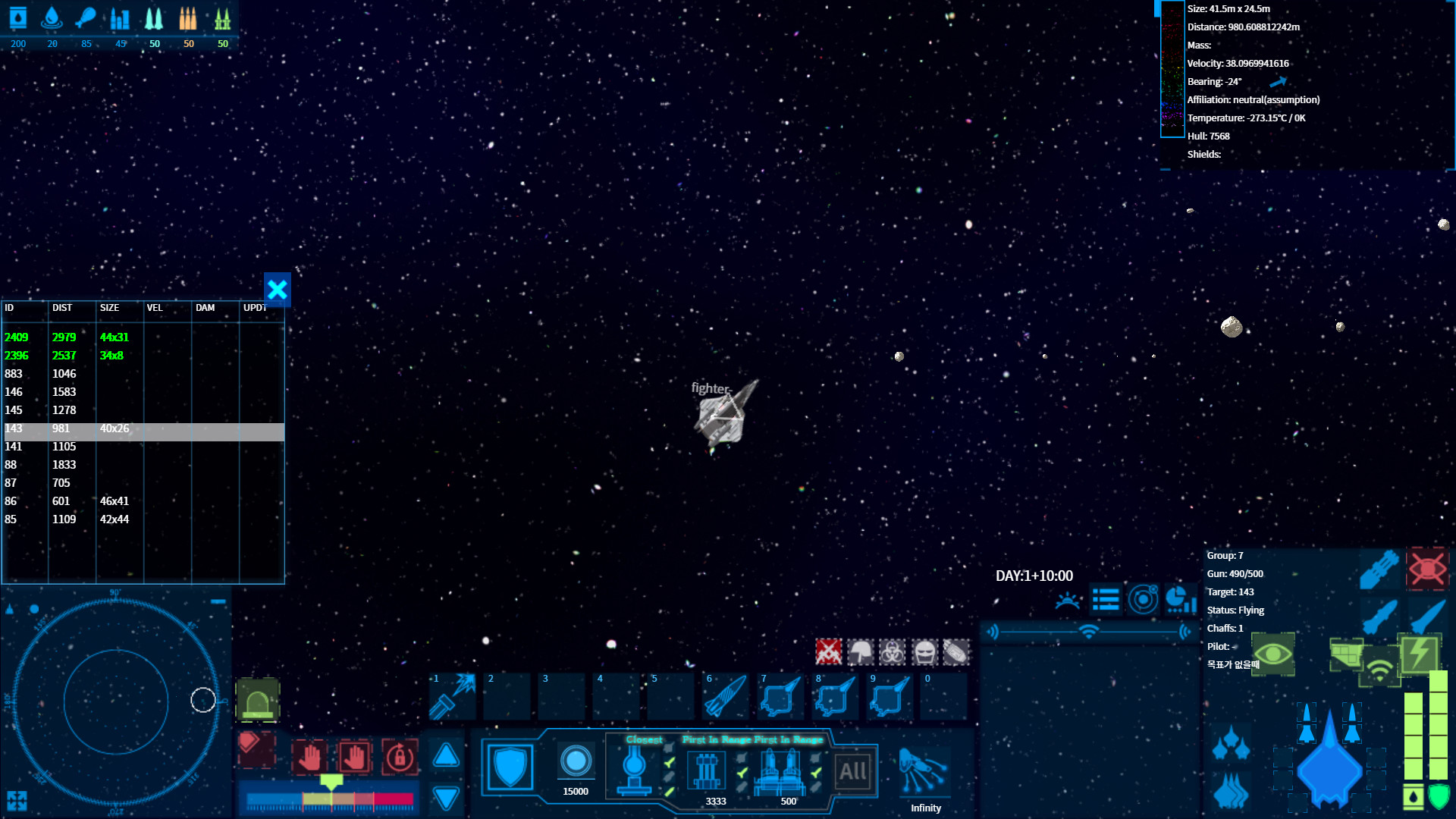1456x819 pixels.
Task: Sort targets by the DIST column header
Action: pos(62,308)
